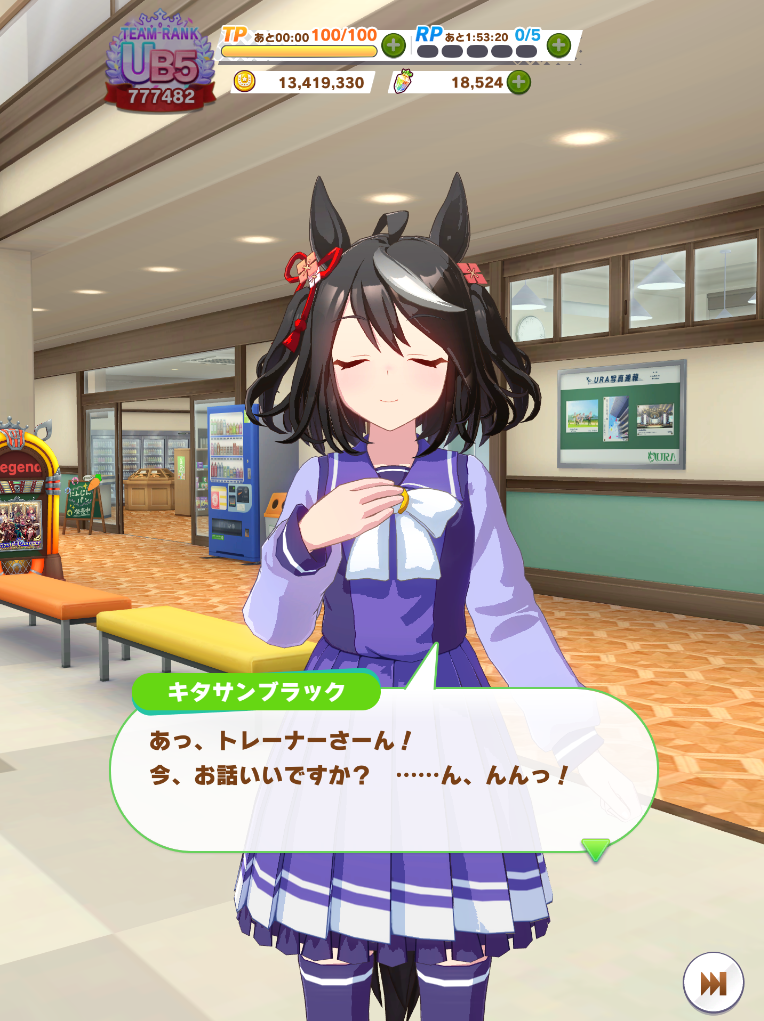Add TP with the green plus button
The height and width of the screenshot is (1021, 764).
click(393, 45)
